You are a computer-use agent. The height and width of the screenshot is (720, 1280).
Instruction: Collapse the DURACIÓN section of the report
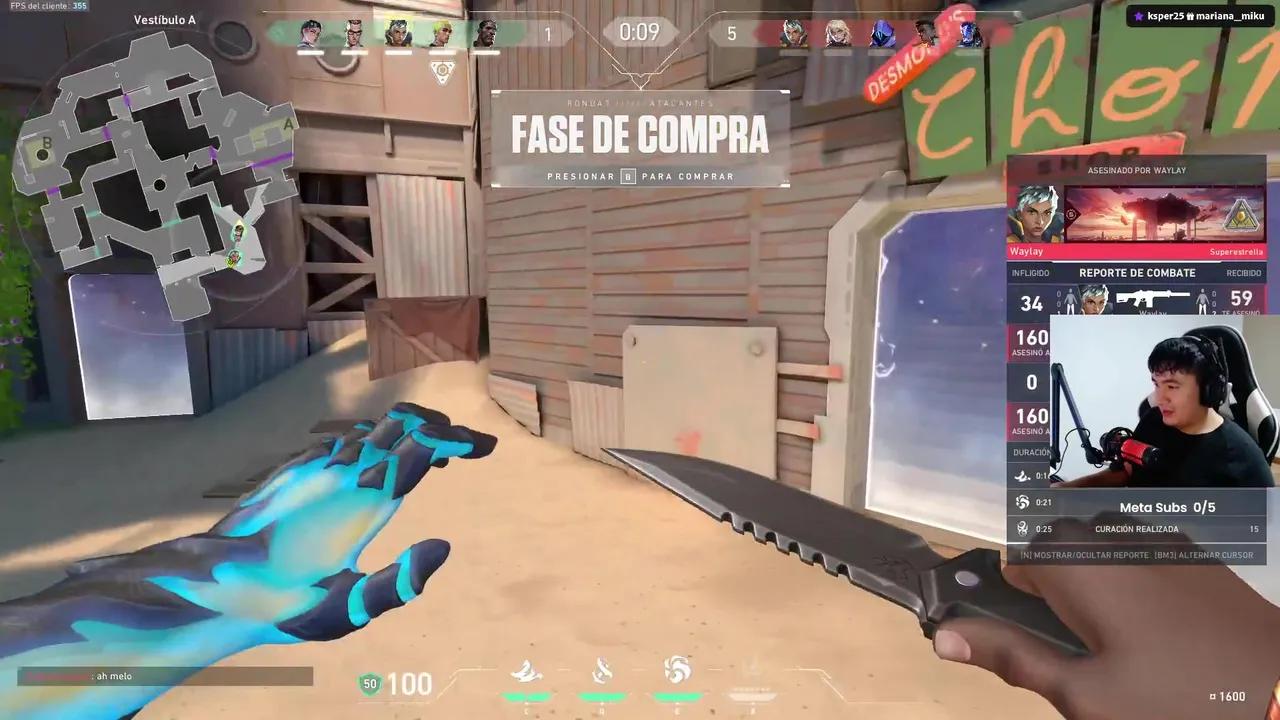point(1030,452)
